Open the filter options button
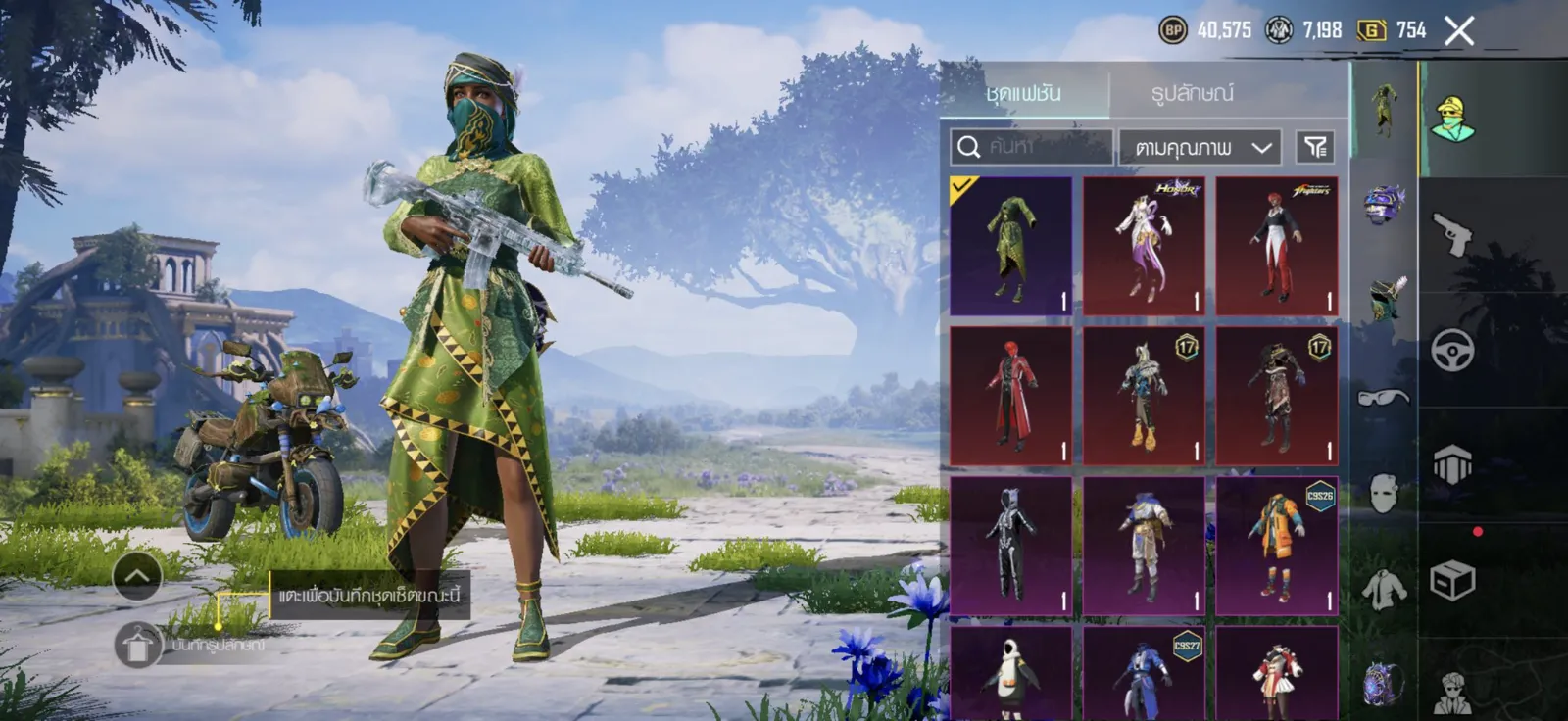This screenshot has width=1568, height=721. pyautogui.click(x=1315, y=147)
